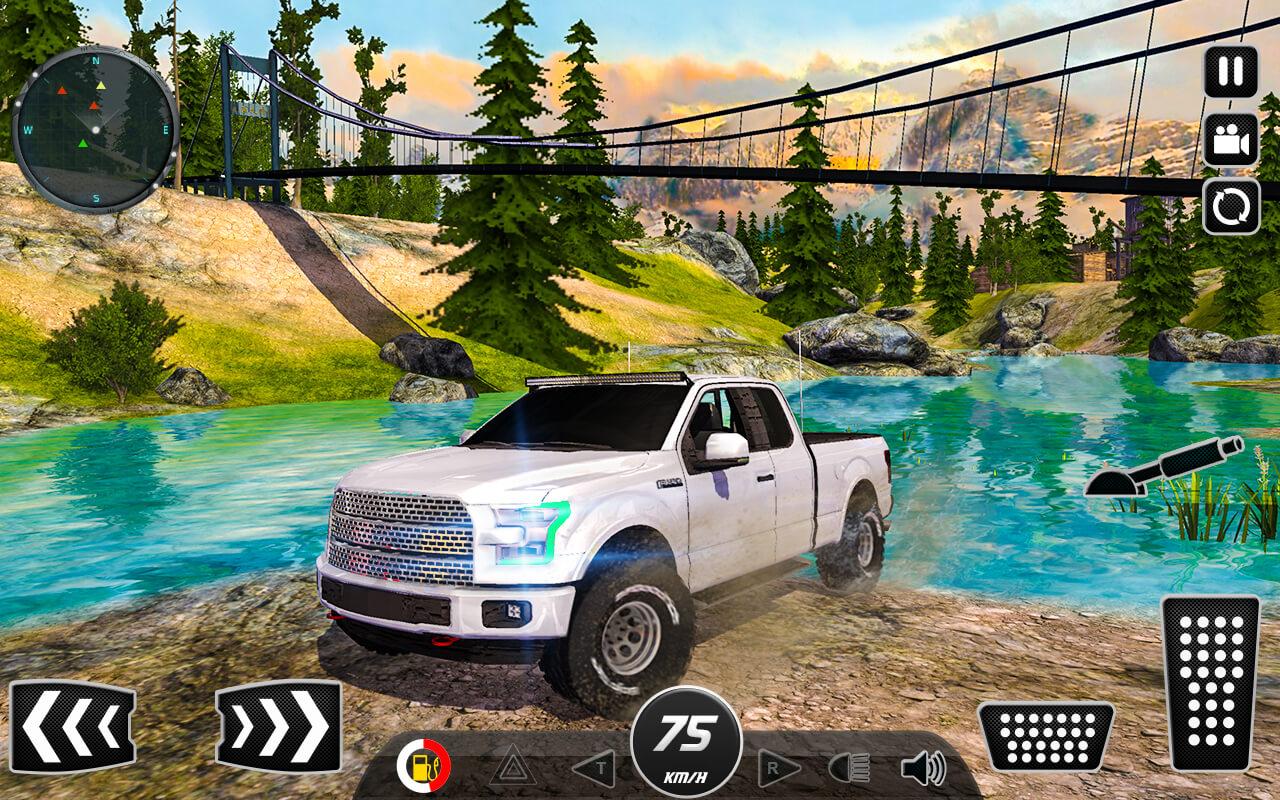Activate the left turn signal arrow
Image resolution: width=1280 pixels, height=800 pixels.
pos(592,768)
